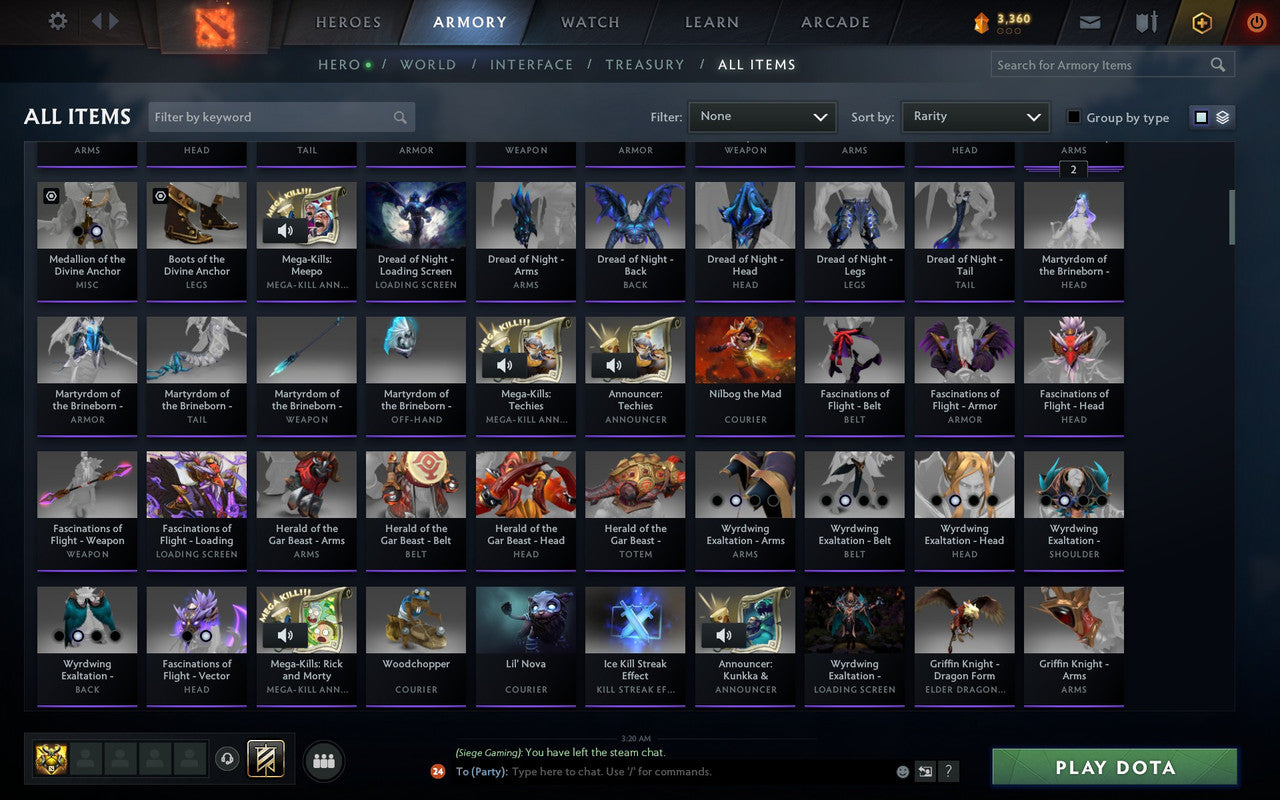Expand the navigation arrows next to settings
1280x800 pixels.
click(104, 21)
